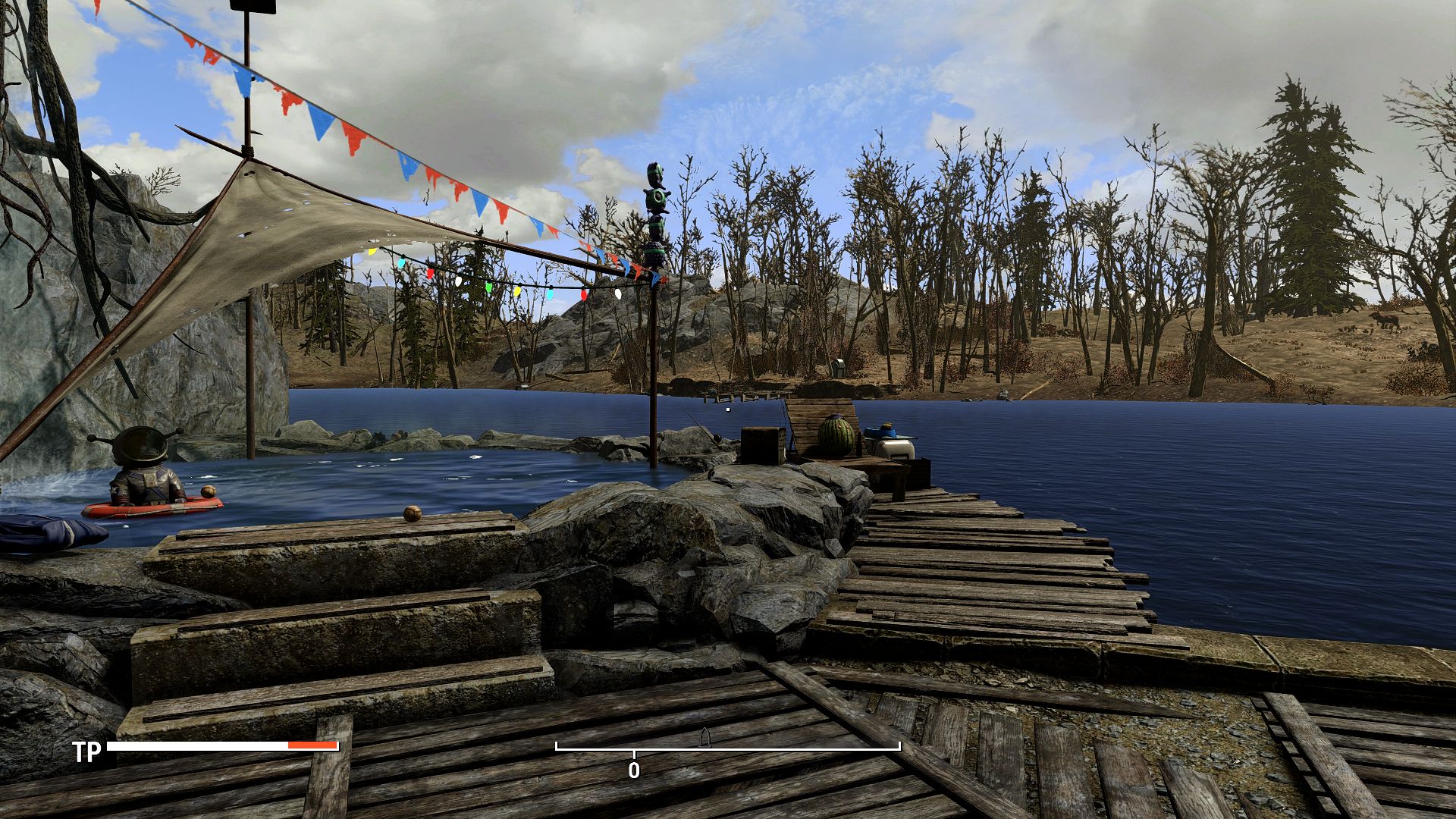Click the wooden crate near the fishing rod
Viewport: 1456px width, 819px height.
(x=761, y=445)
